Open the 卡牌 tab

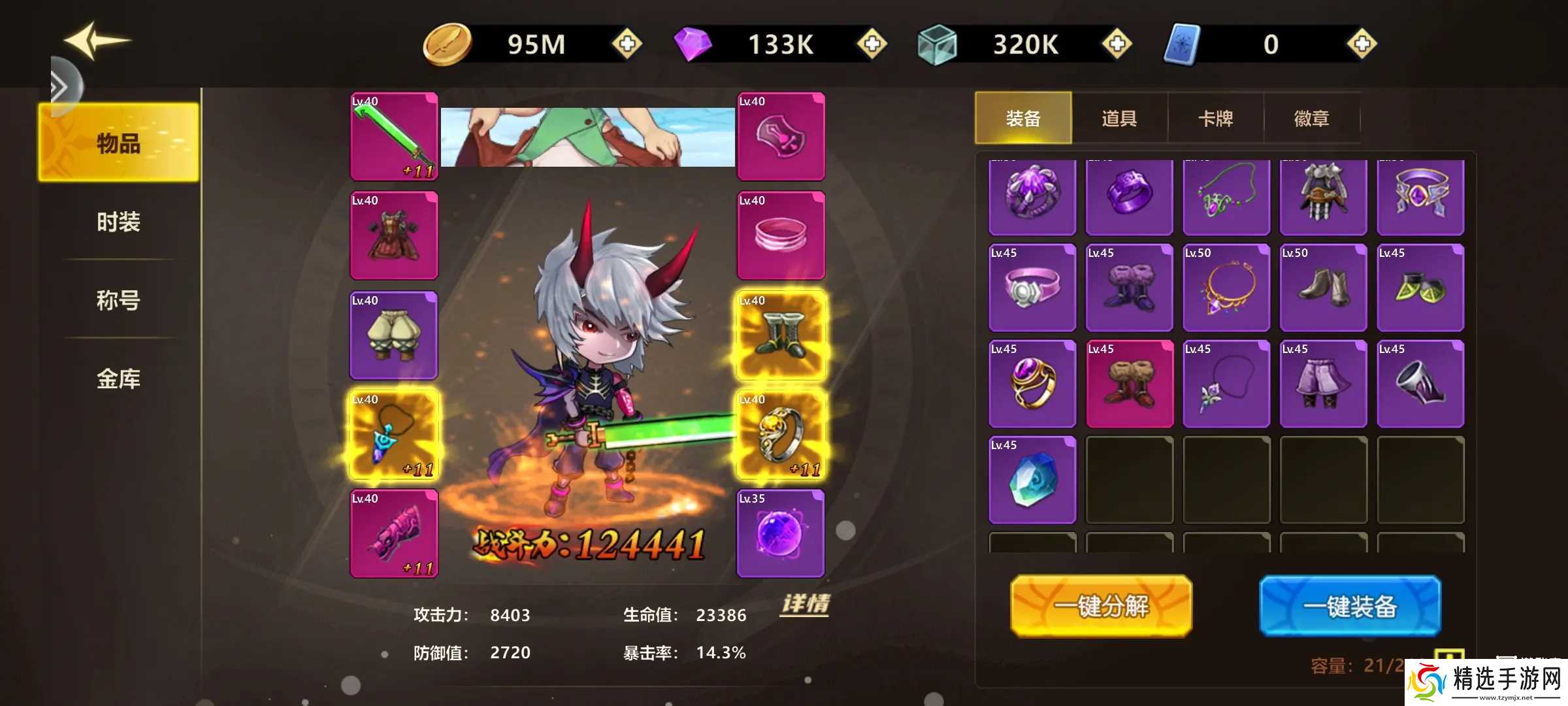click(1217, 118)
